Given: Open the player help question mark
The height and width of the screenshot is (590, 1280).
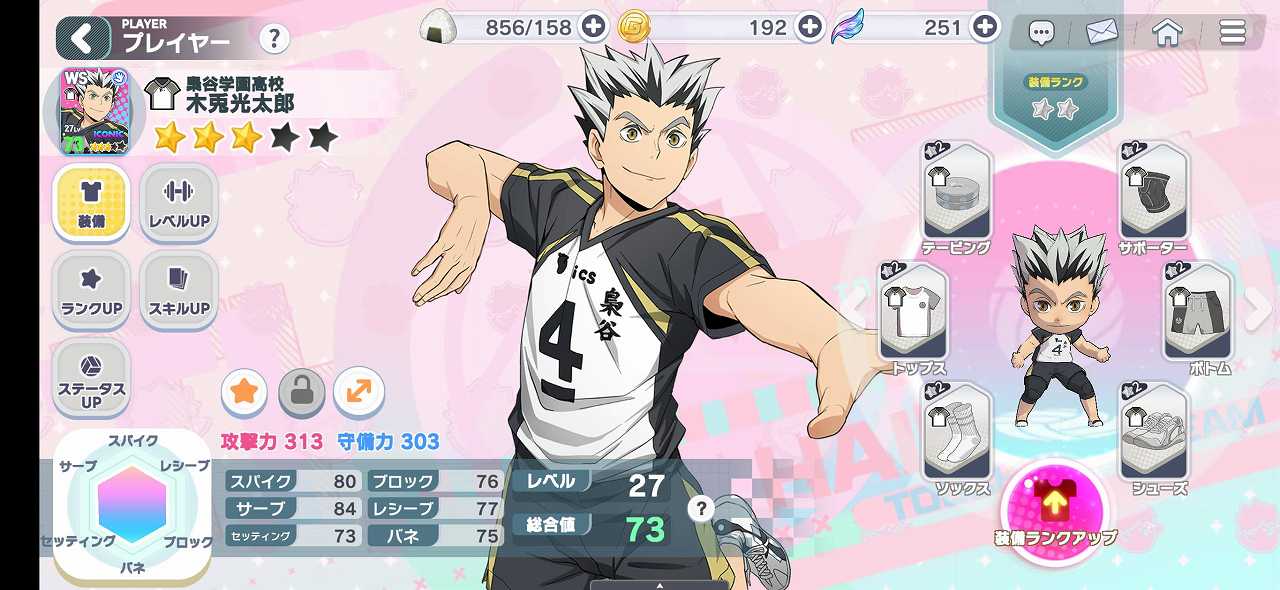Looking at the screenshot, I should [273, 39].
